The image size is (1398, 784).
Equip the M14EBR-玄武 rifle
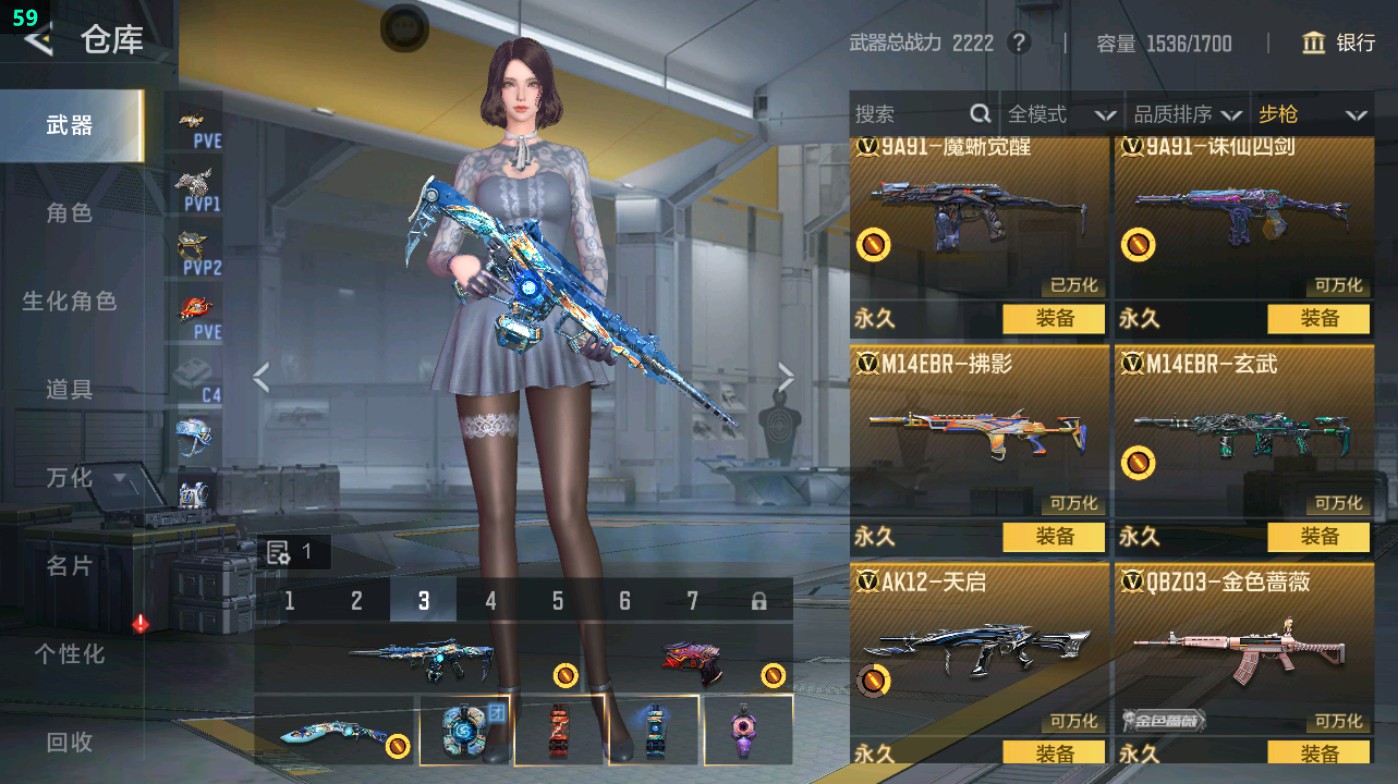[x=1319, y=537]
